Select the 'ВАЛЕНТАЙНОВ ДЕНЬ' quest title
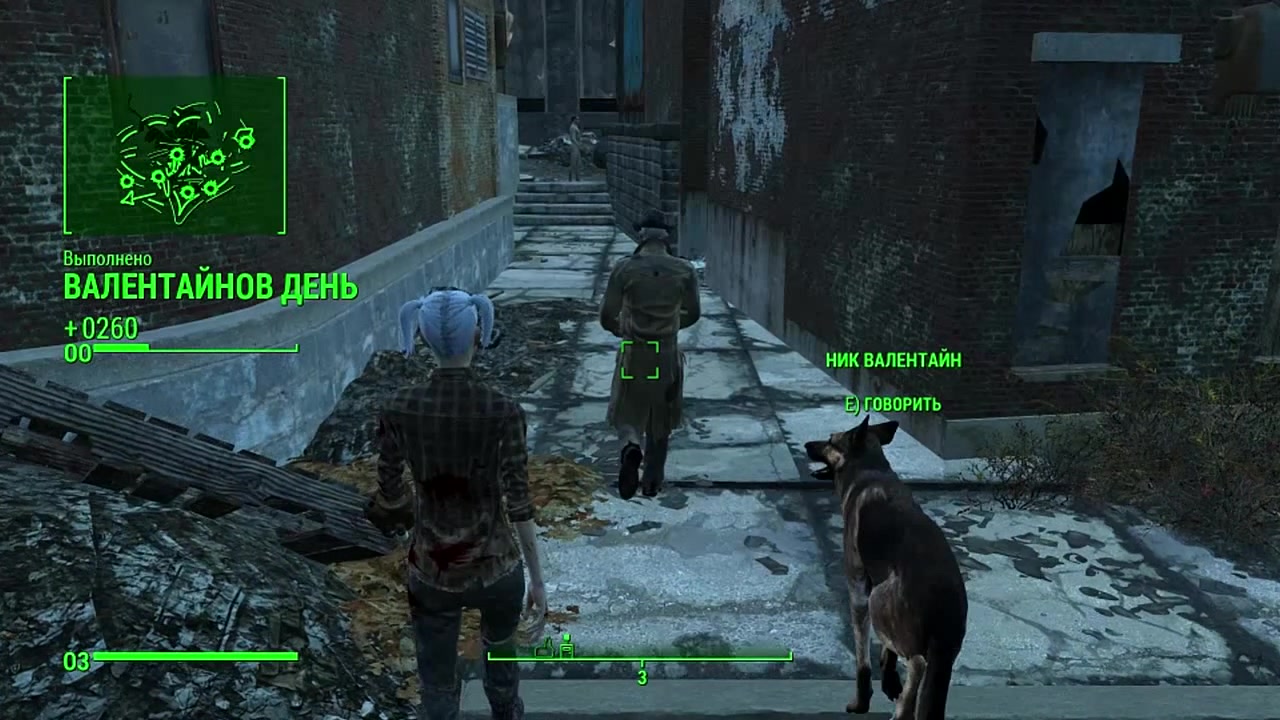The height and width of the screenshot is (720, 1280). [x=211, y=286]
